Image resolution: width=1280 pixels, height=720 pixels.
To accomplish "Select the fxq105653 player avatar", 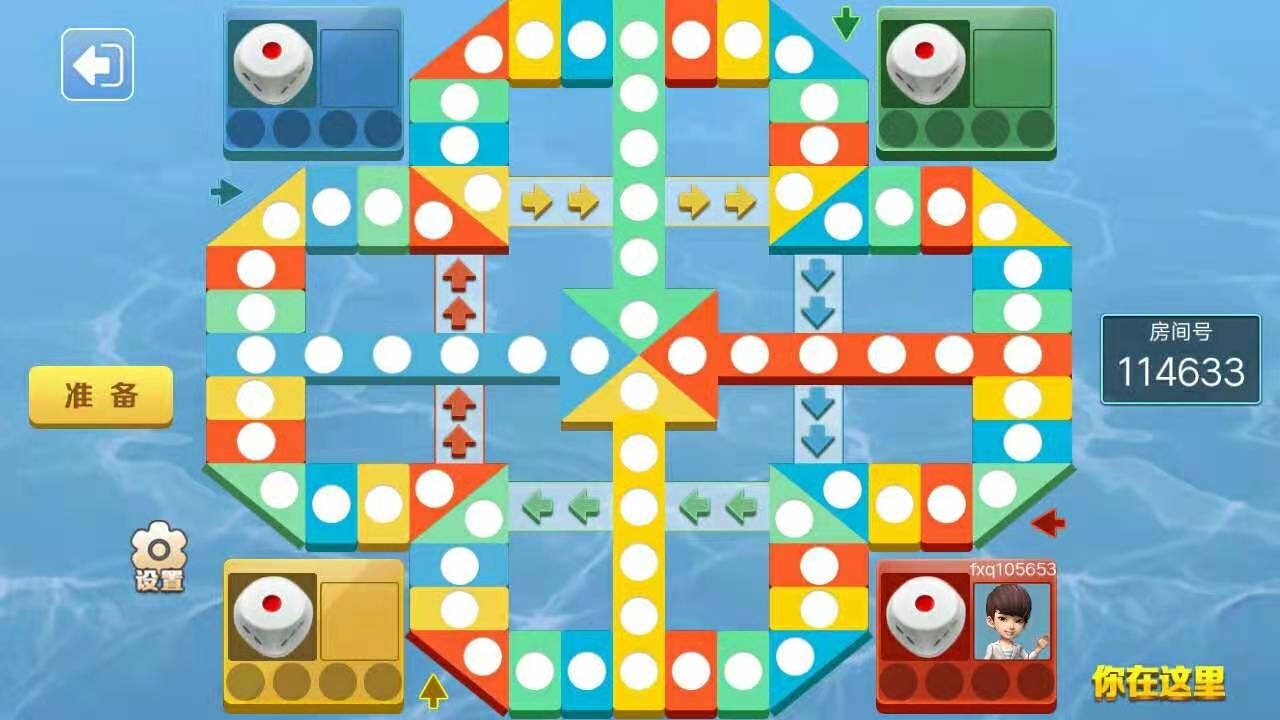I will click(x=1012, y=621).
